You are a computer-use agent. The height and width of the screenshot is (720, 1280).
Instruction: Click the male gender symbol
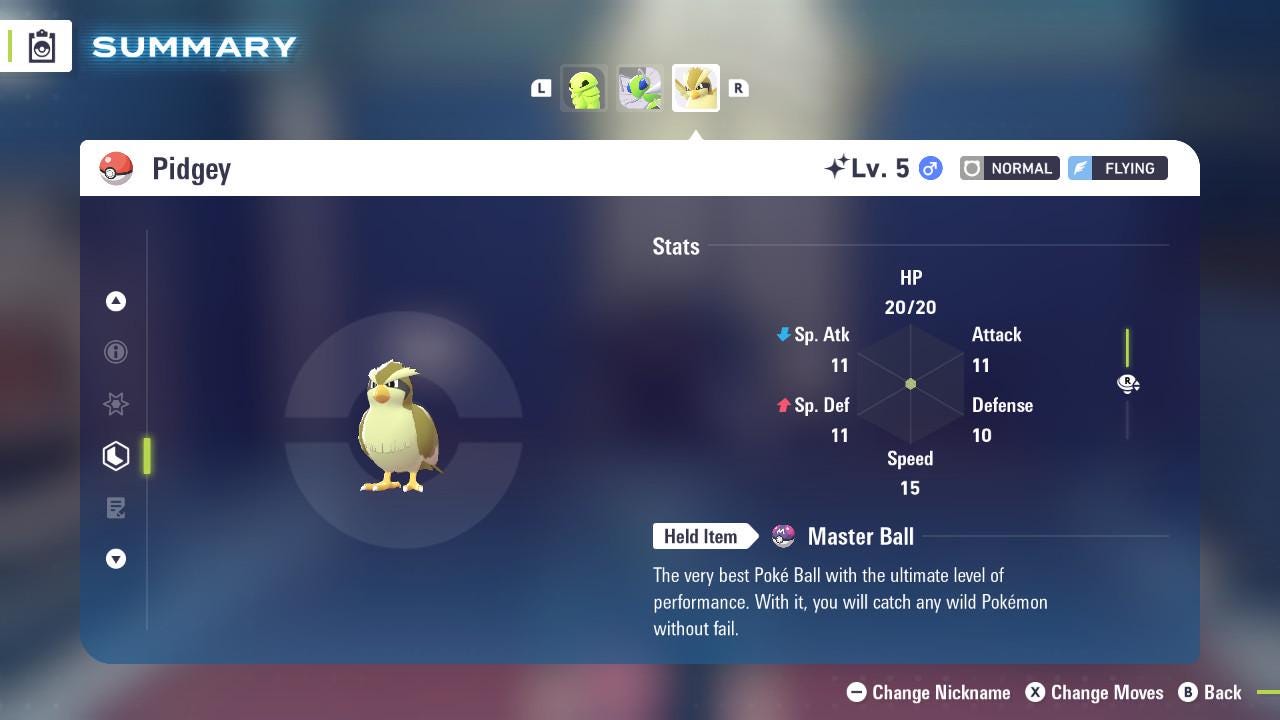pyautogui.click(x=929, y=168)
